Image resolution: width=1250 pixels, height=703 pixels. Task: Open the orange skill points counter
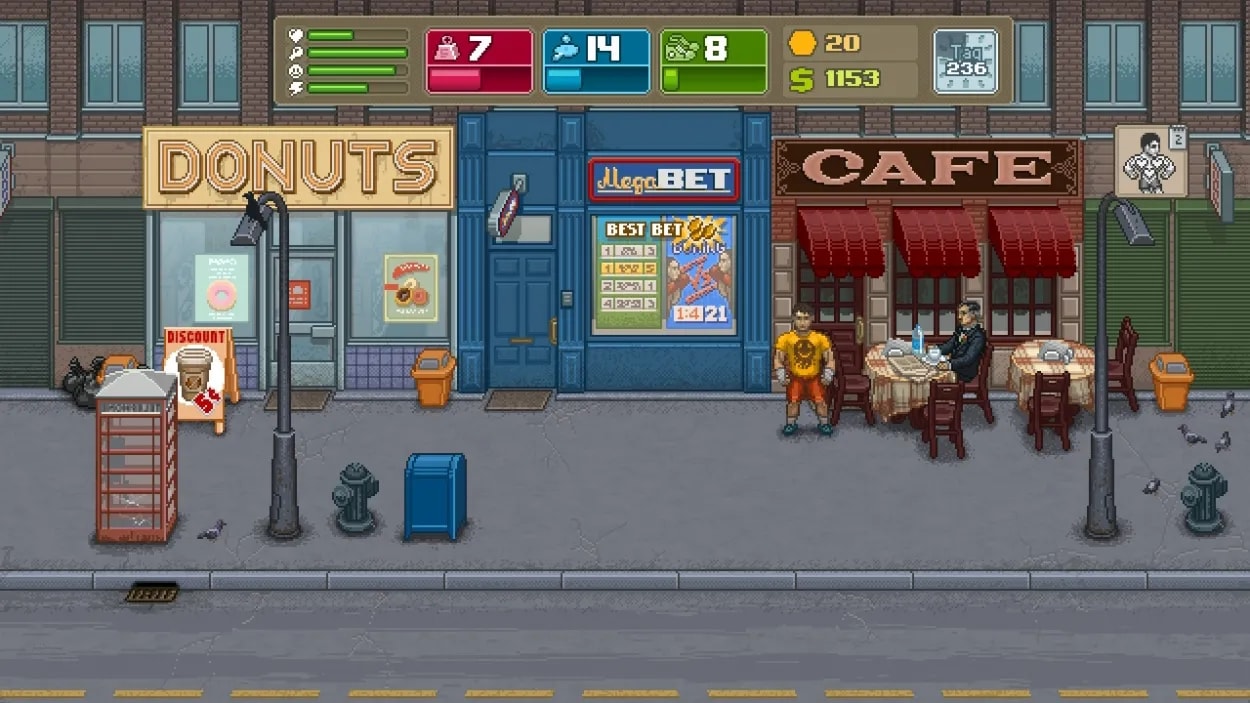point(826,43)
